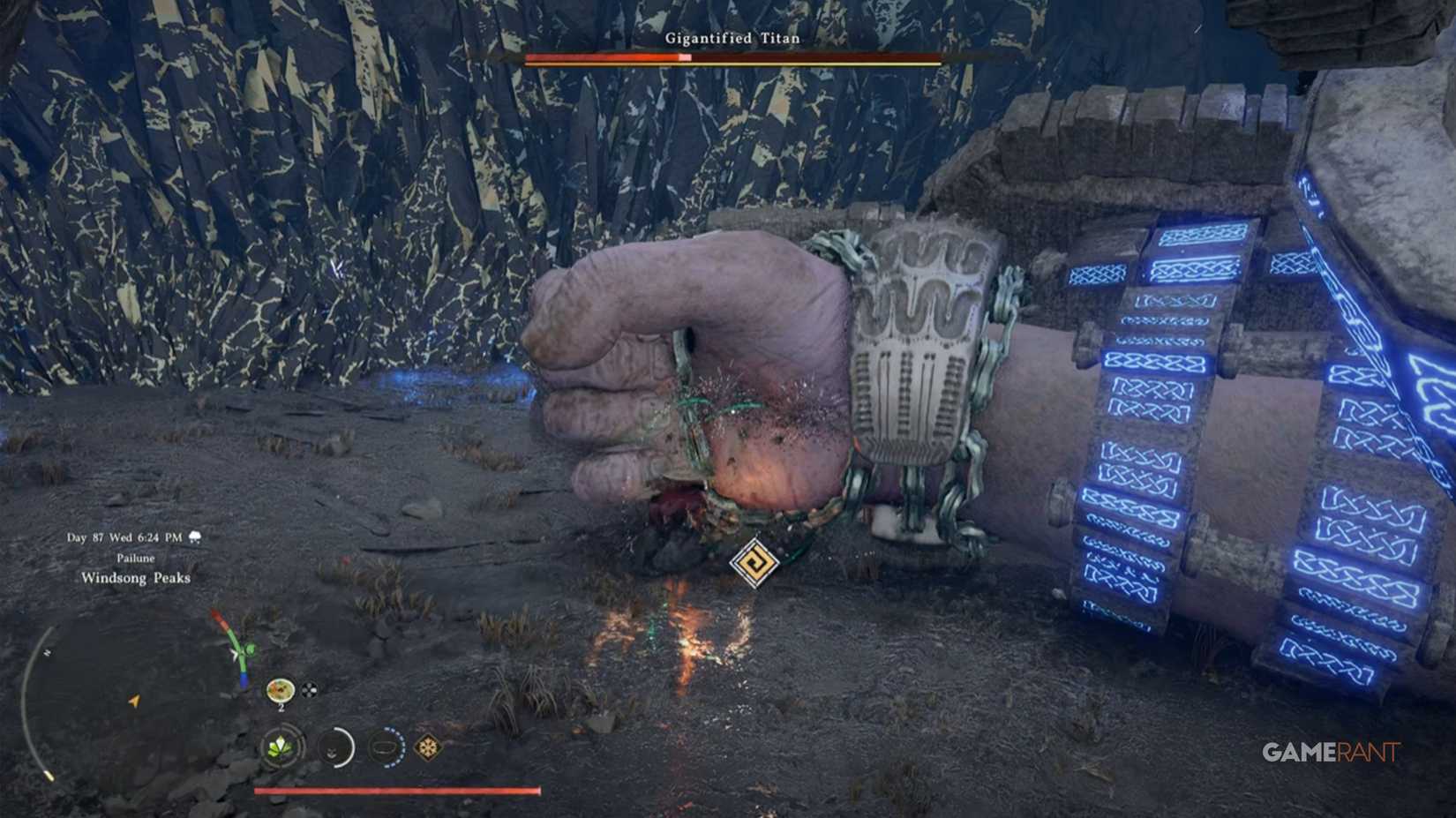Screen dimensions: 1456x818
Task: Select the glider ability icon with blue dots
Action: [386, 747]
